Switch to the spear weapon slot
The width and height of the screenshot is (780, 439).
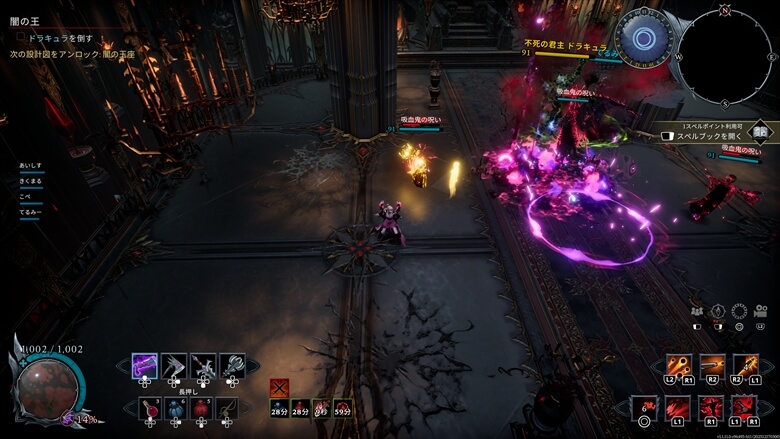coord(203,365)
